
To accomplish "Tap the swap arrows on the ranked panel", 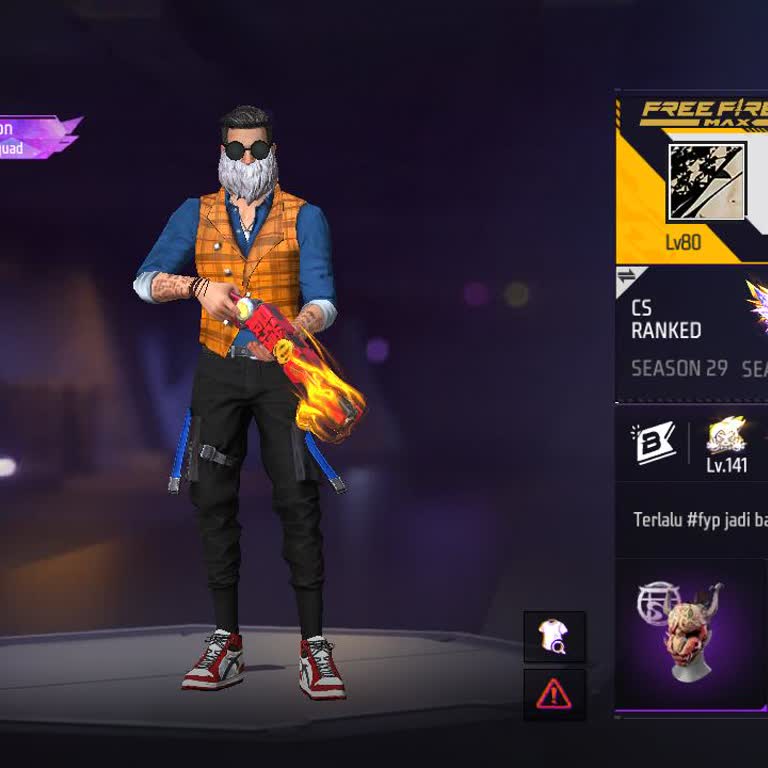I will 628,277.
